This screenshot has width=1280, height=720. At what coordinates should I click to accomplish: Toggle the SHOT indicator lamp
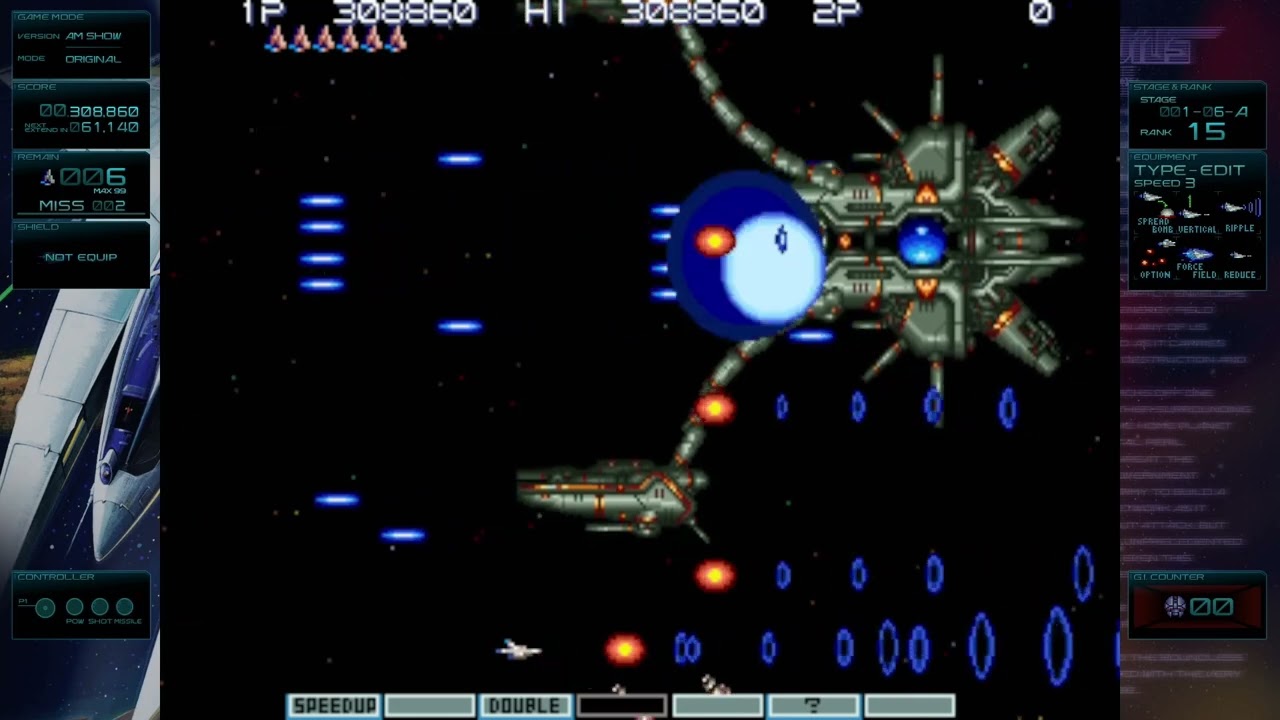tap(99, 606)
